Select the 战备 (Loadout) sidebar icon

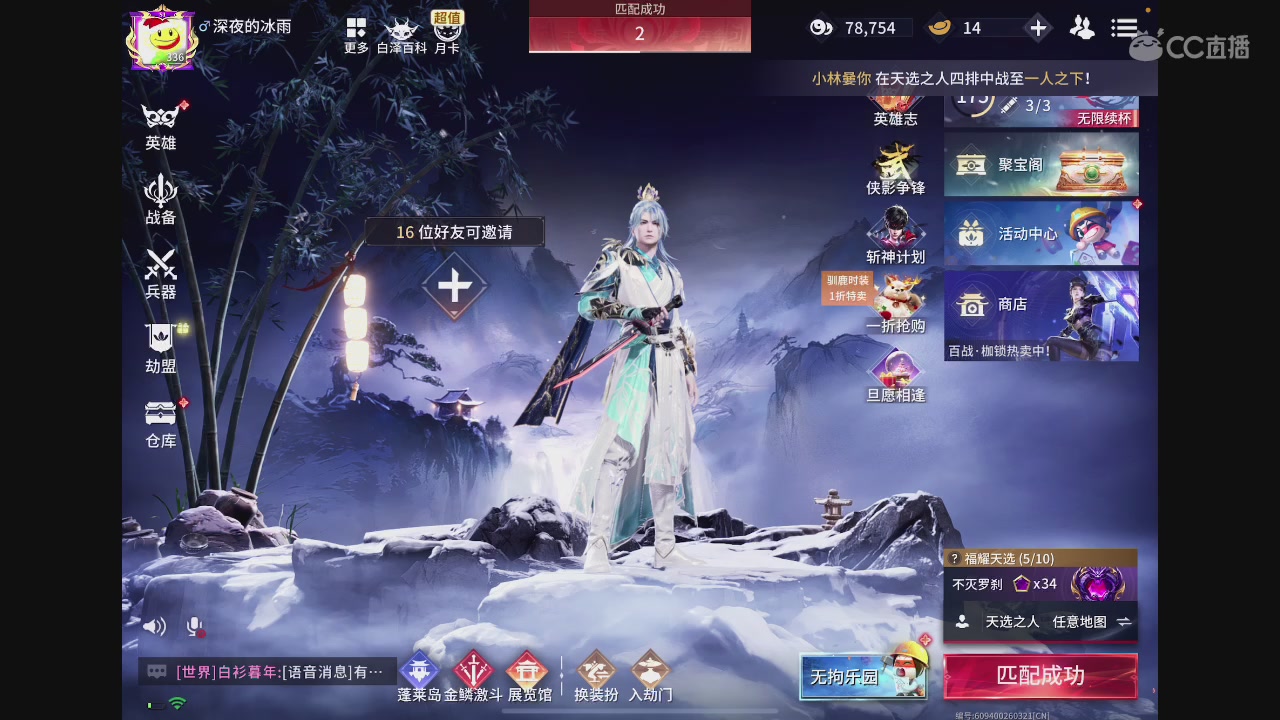pos(161,199)
